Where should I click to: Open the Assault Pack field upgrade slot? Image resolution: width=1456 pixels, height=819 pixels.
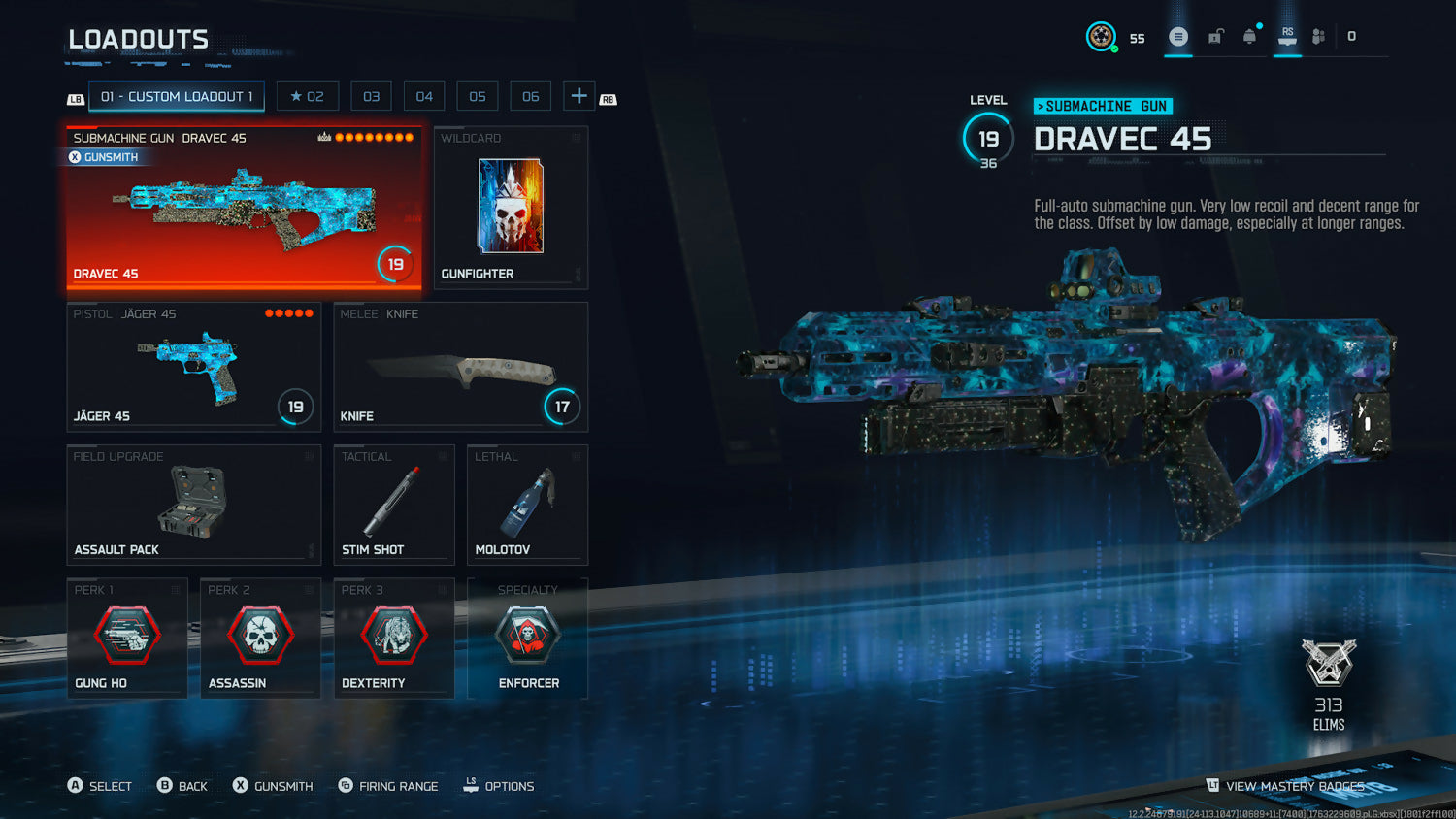[x=193, y=504]
